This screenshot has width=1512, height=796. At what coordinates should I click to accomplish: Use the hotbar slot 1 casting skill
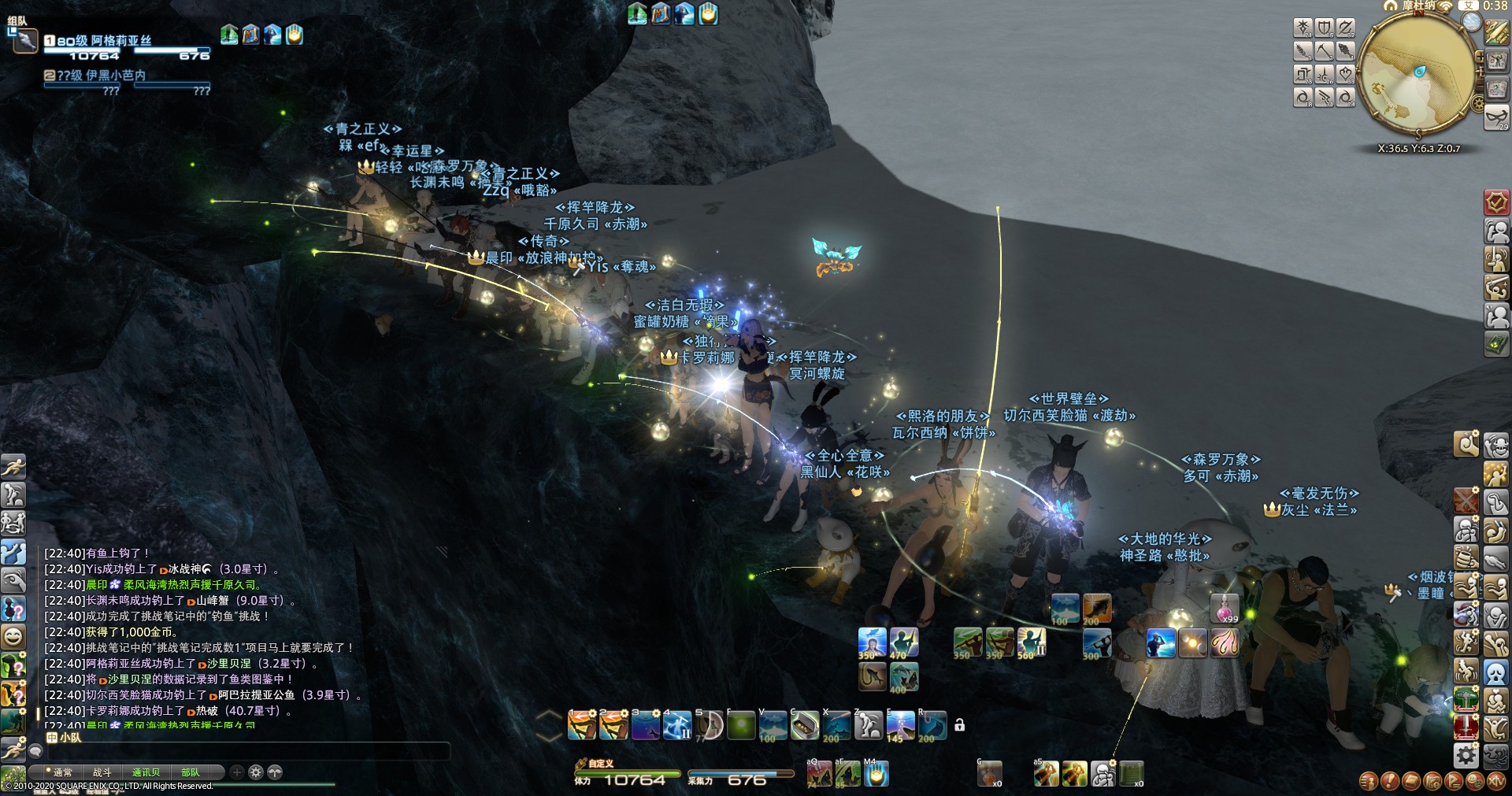pos(582,725)
